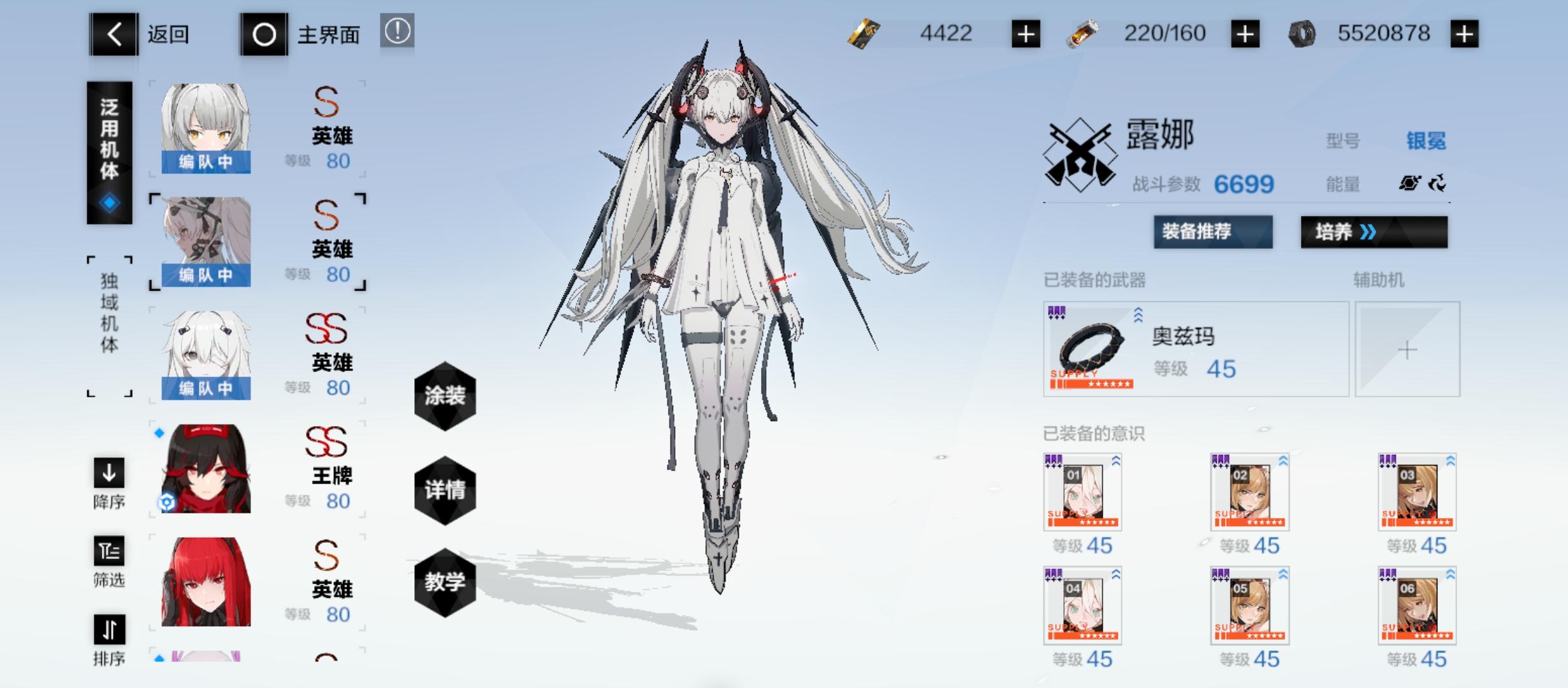Toggle team selection on the first 编队中 character
The height and width of the screenshot is (688, 1568).
207,163
